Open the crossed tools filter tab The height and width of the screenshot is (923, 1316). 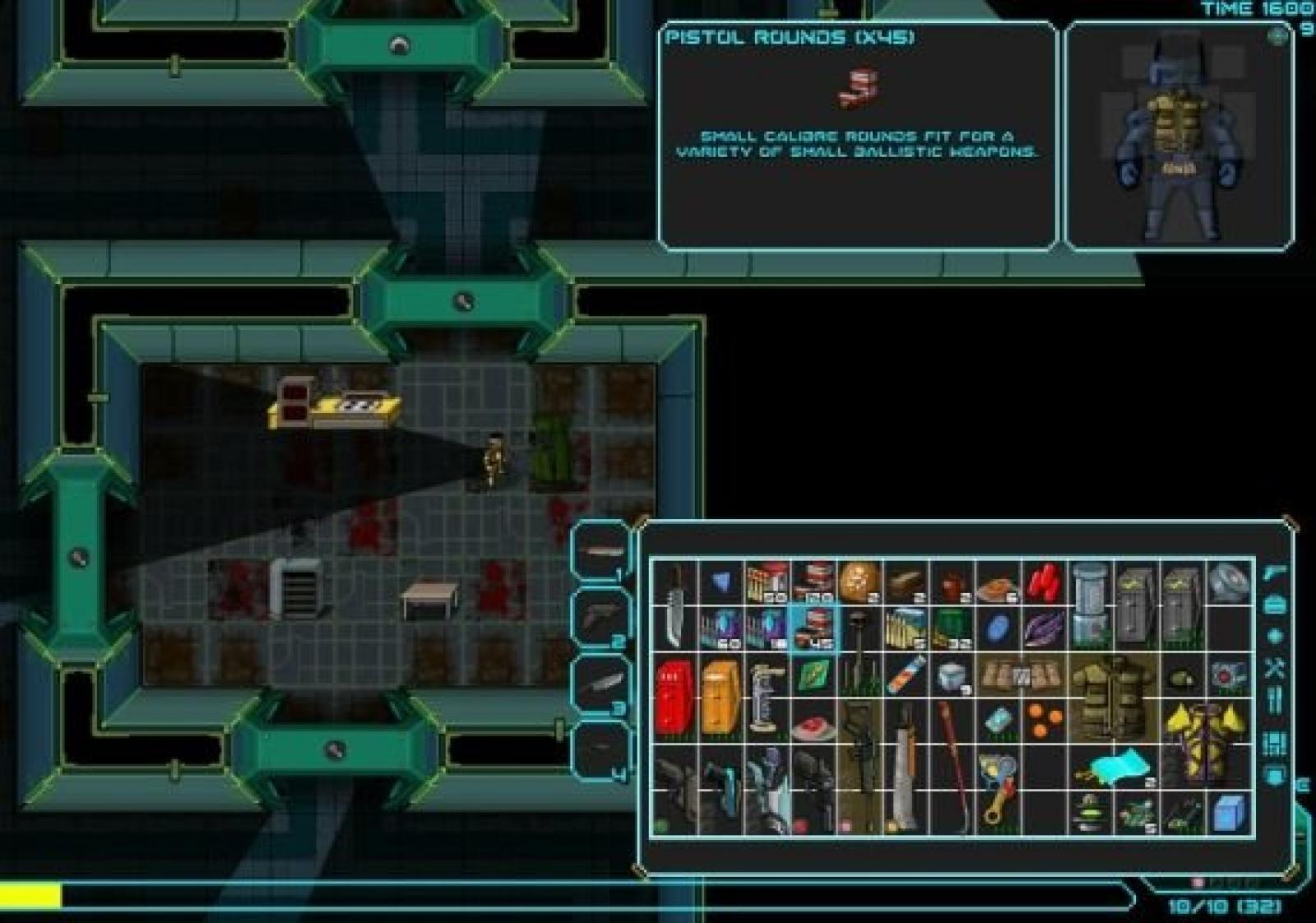tap(1275, 668)
